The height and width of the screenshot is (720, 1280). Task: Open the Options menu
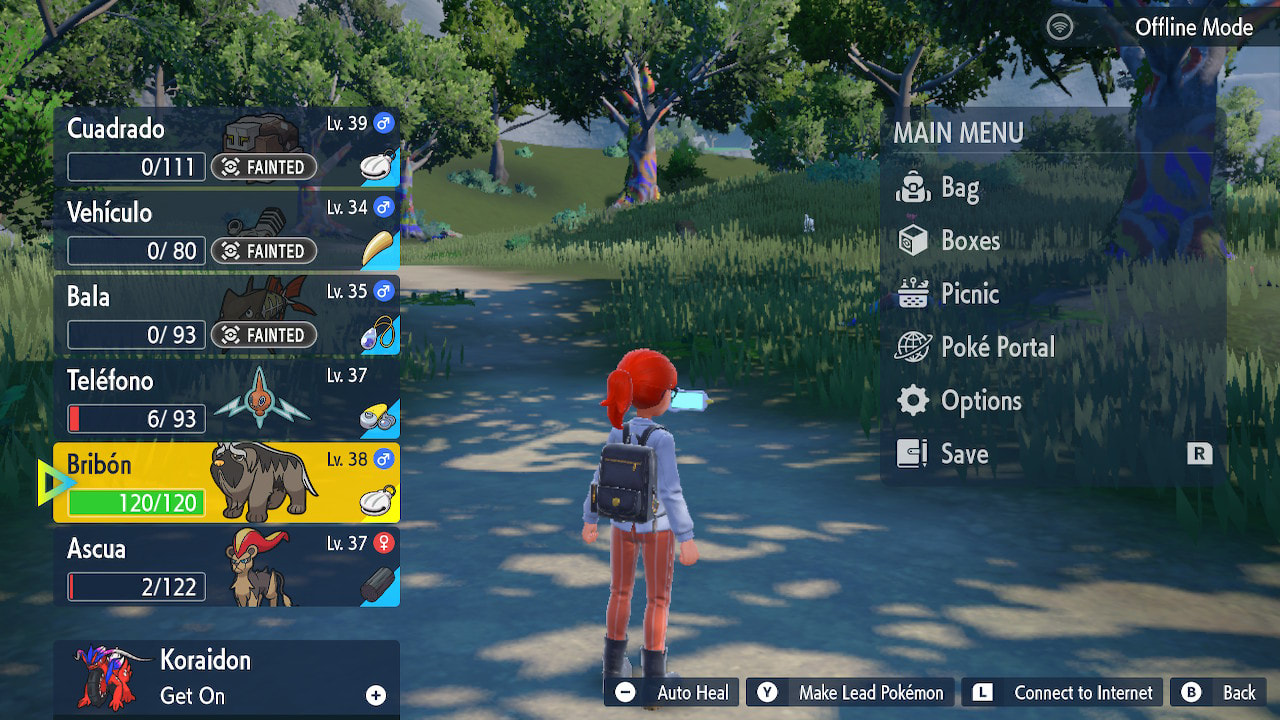(980, 401)
